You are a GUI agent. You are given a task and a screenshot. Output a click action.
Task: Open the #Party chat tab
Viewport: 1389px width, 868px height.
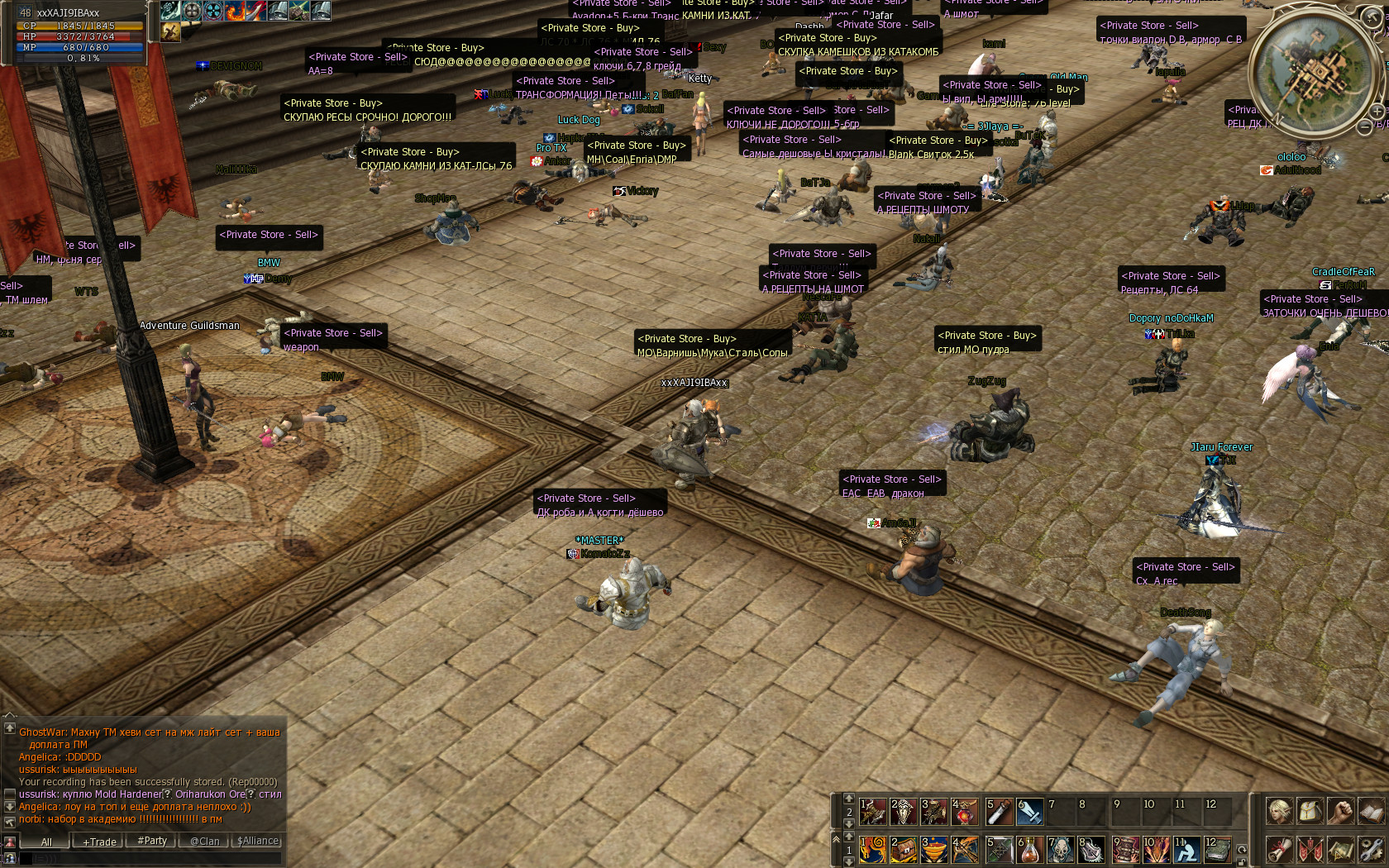[x=152, y=842]
